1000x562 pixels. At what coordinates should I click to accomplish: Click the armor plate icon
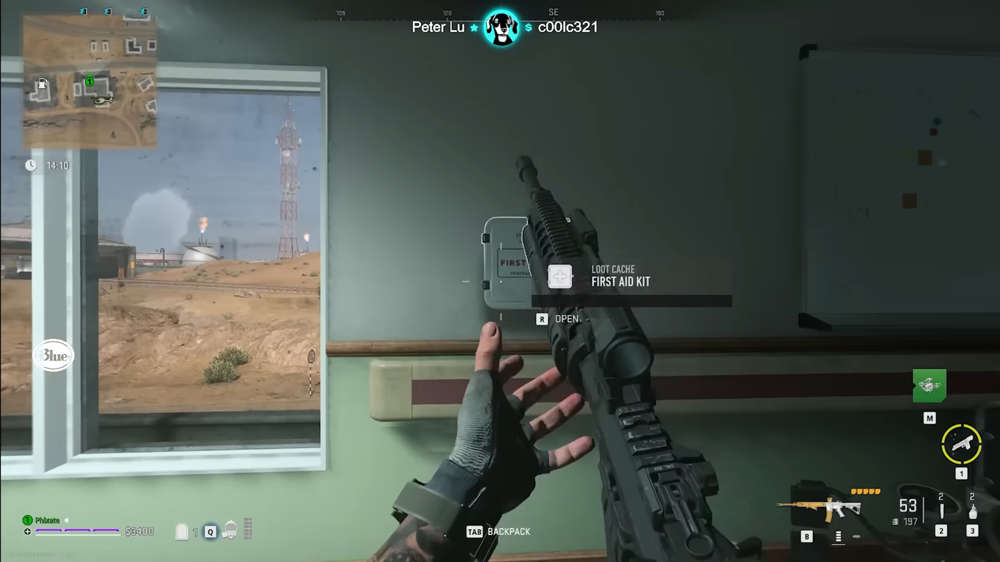(182, 532)
